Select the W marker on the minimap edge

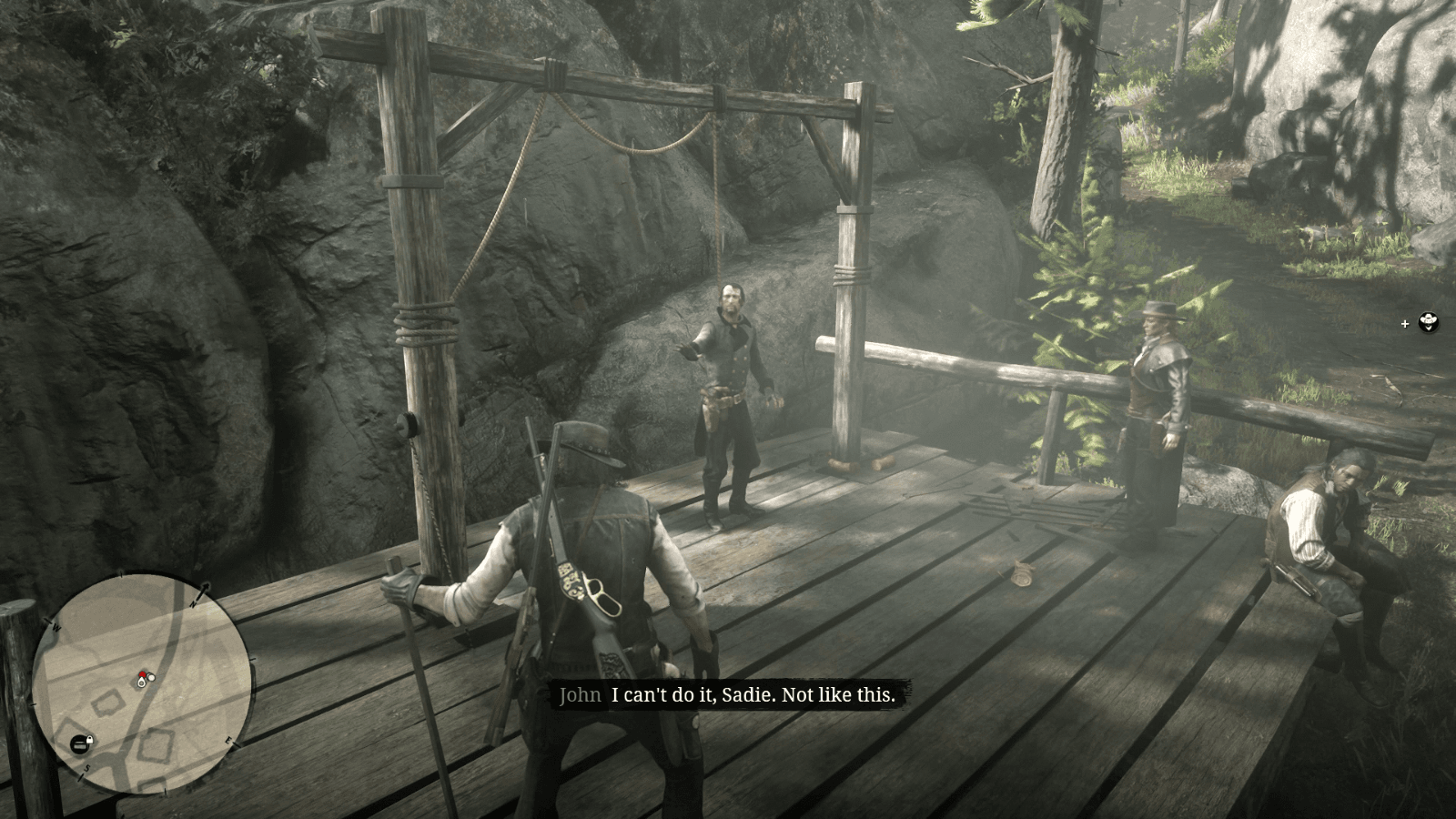[x=56, y=627]
